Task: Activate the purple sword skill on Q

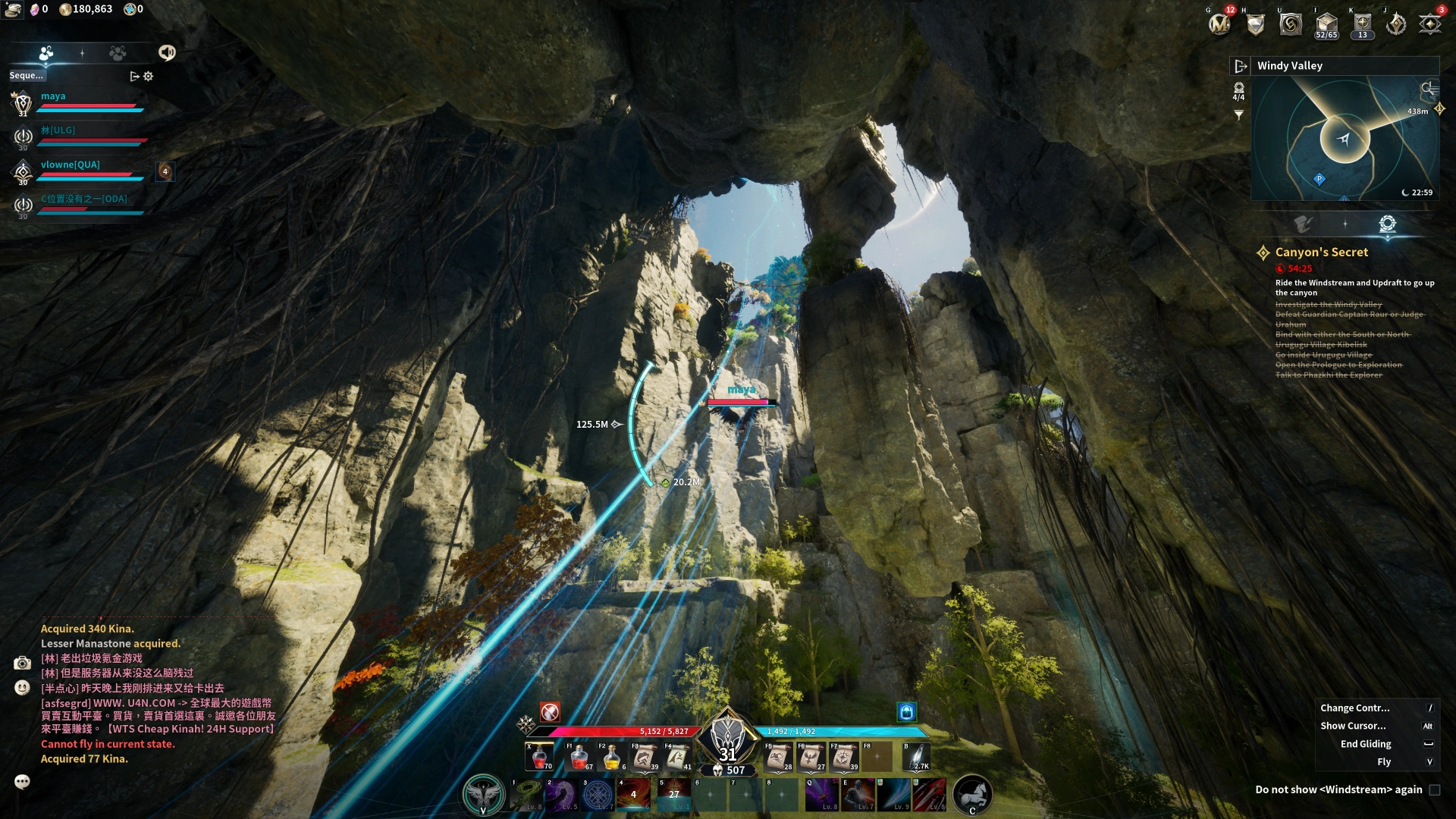Action: [821, 794]
